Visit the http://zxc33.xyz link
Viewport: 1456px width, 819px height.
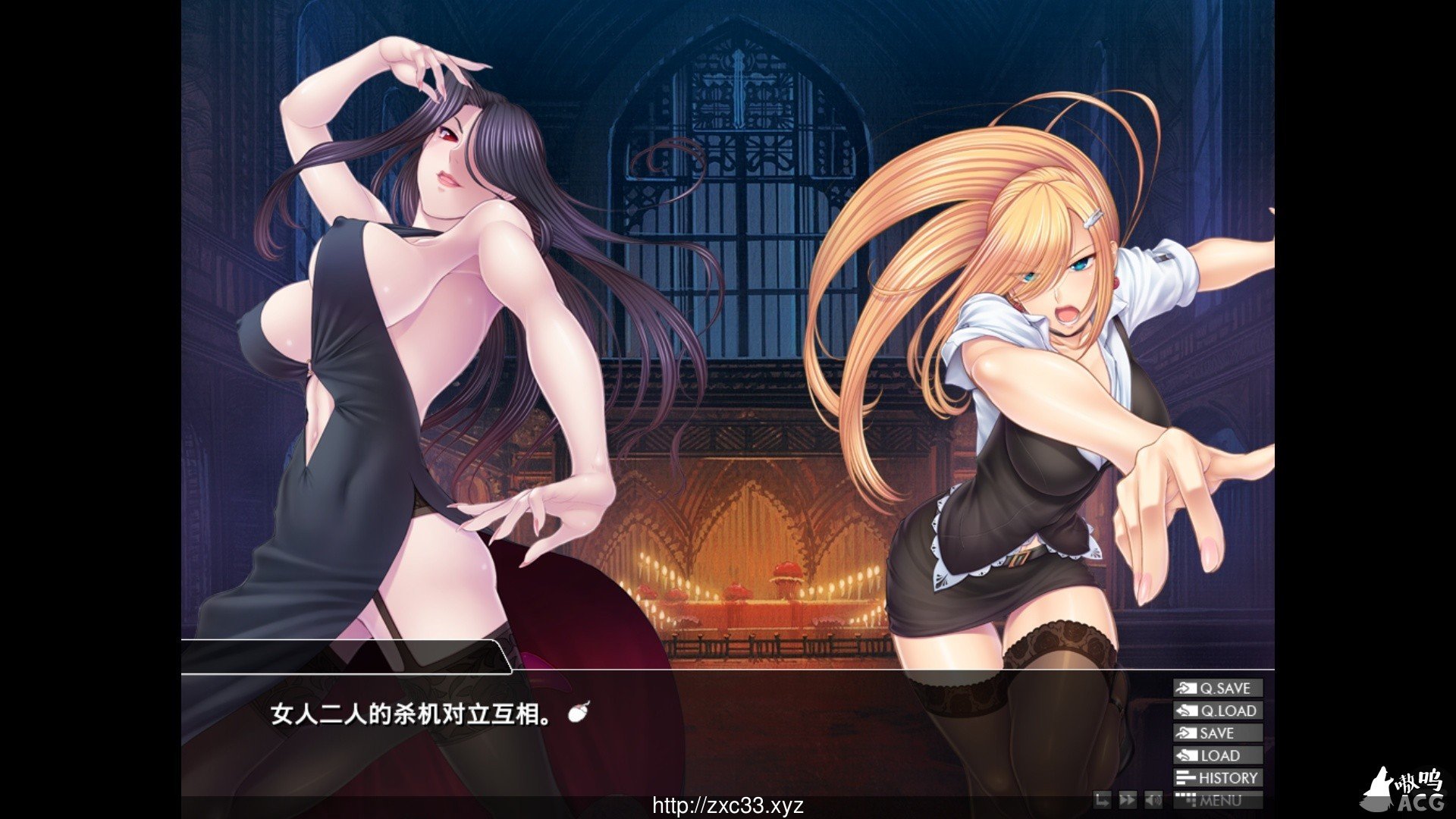(x=728, y=802)
